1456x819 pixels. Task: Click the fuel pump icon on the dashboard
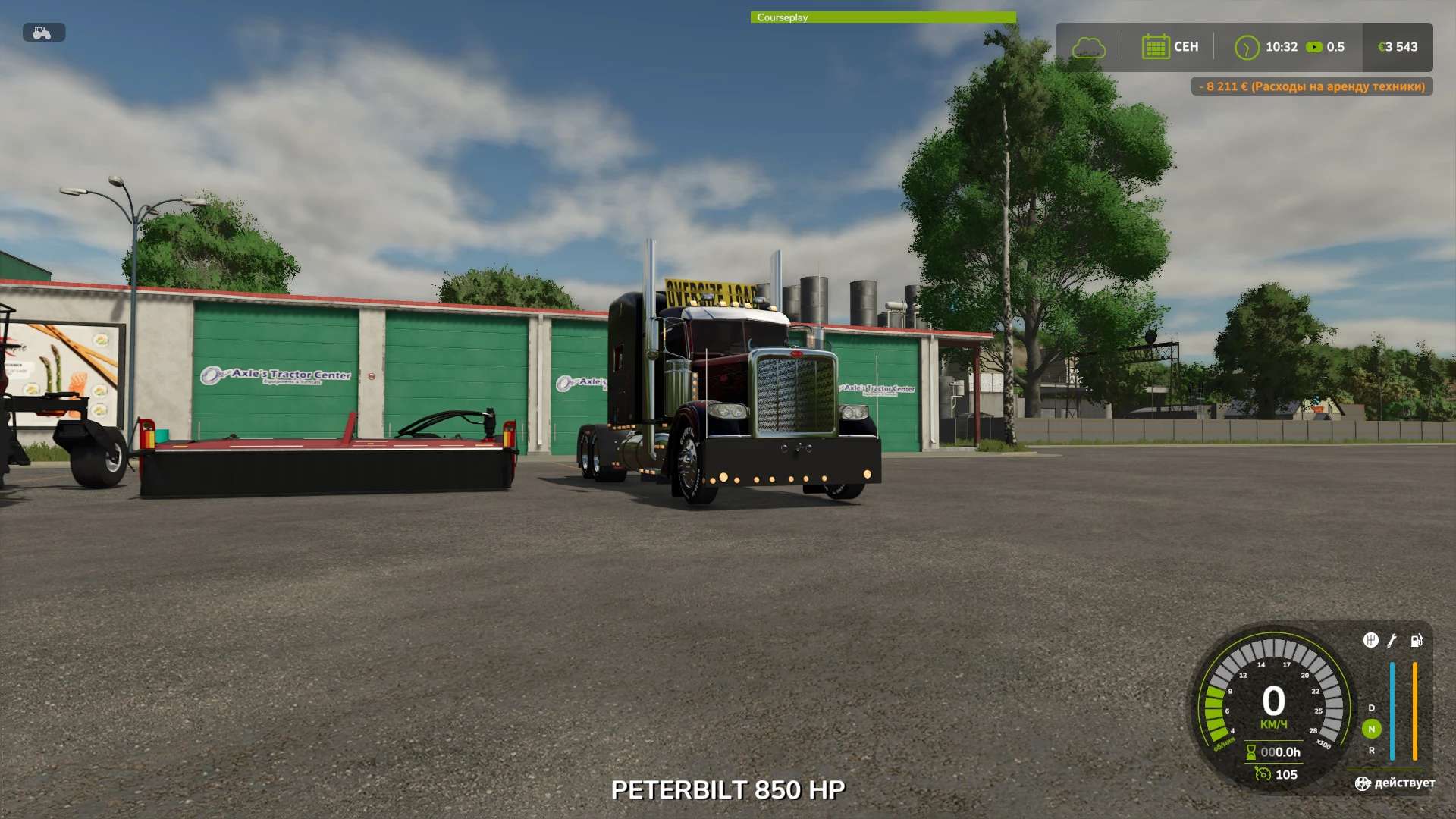1417,641
